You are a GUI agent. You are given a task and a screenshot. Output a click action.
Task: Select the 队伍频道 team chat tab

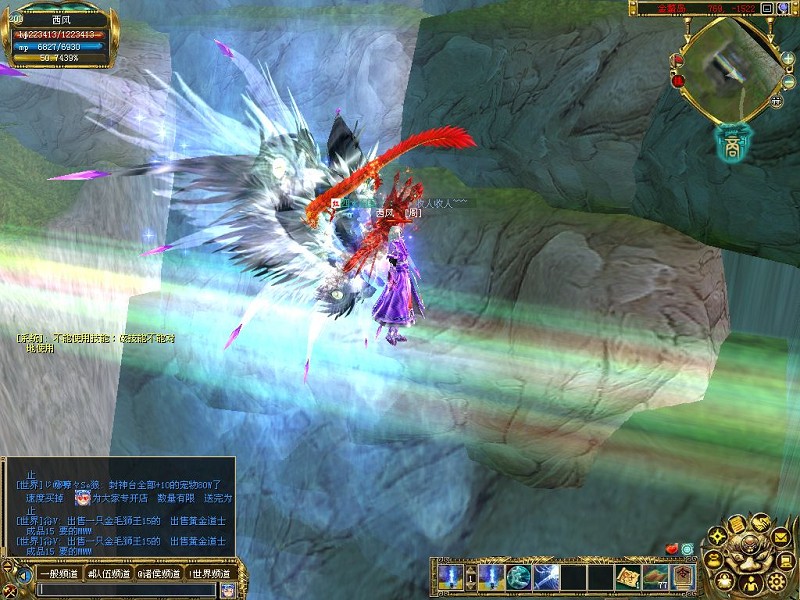pyautogui.click(x=108, y=574)
